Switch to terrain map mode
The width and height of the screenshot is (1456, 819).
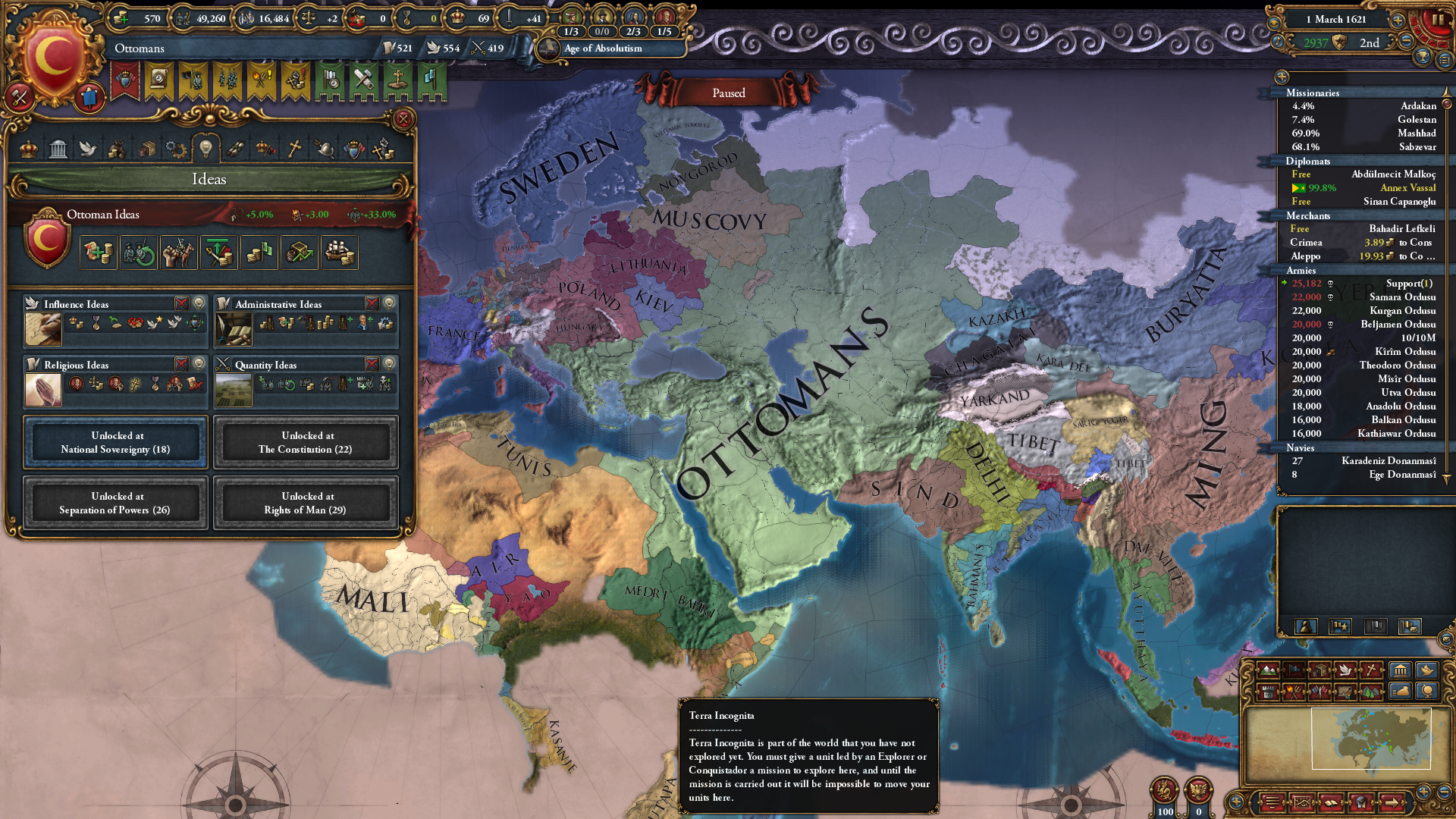pos(1269,671)
